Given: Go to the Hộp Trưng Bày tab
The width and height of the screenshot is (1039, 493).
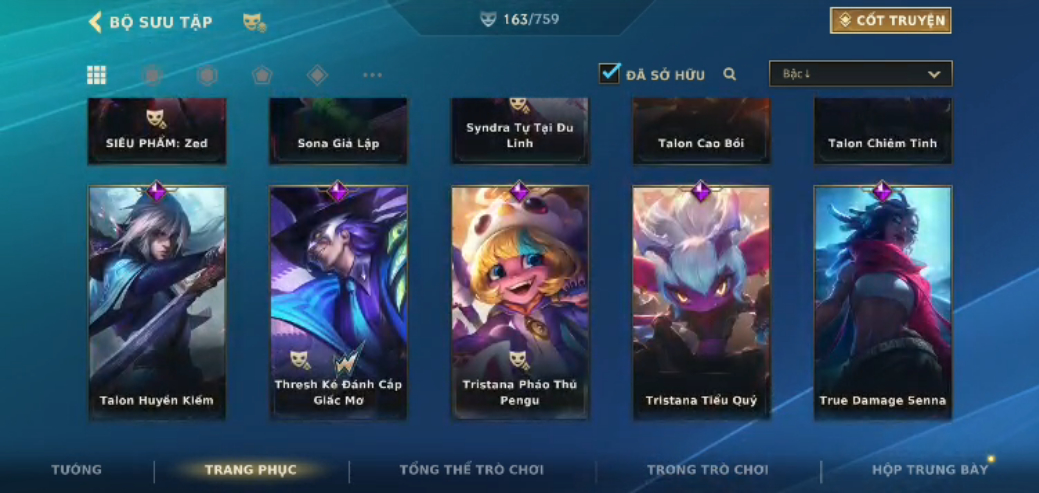Looking at the screenshot, I should pos(930,470).
